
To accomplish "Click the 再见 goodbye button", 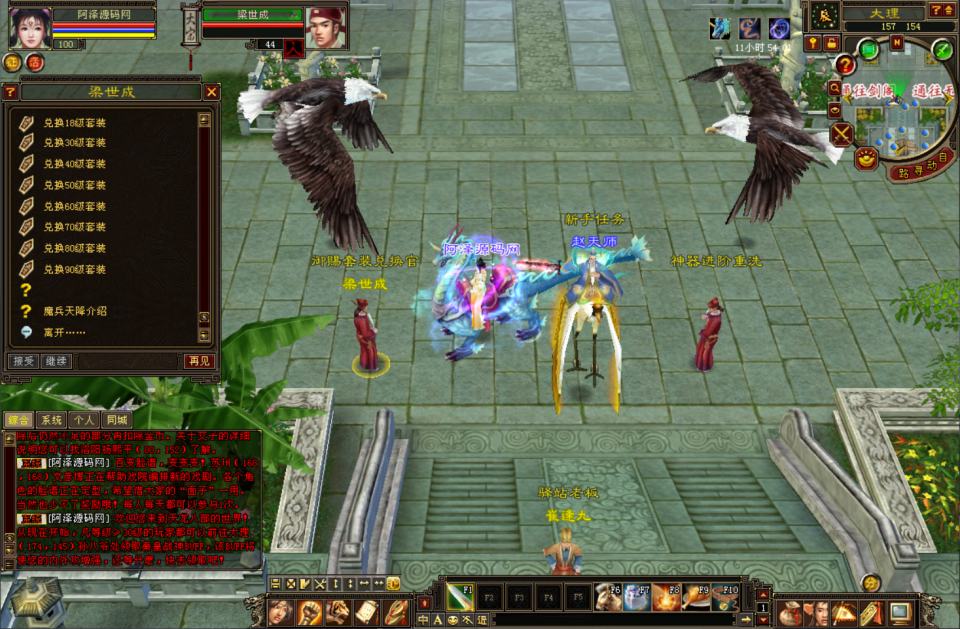I will (198, 361).
